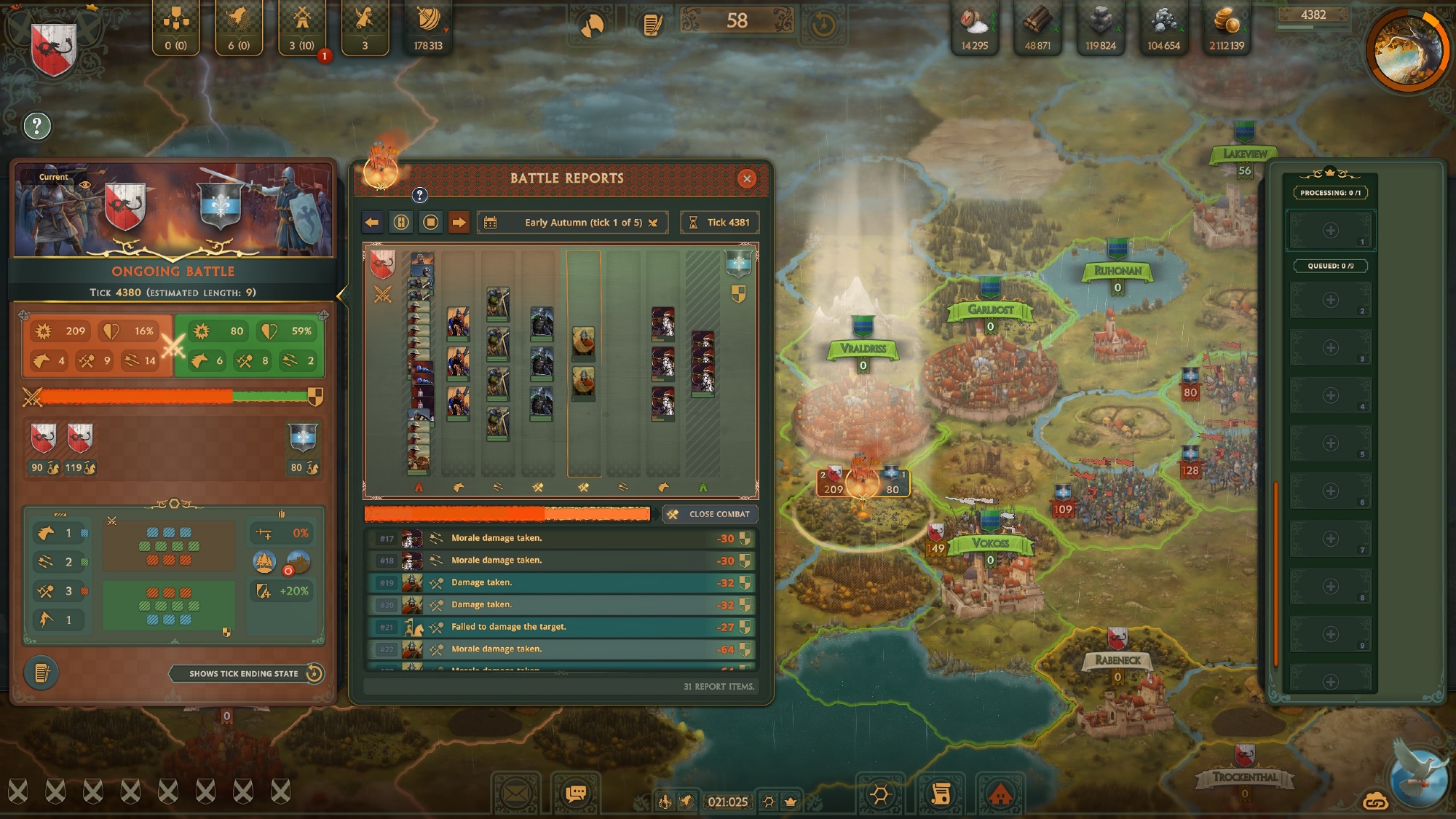Open the home castle button

(1000, 794)
